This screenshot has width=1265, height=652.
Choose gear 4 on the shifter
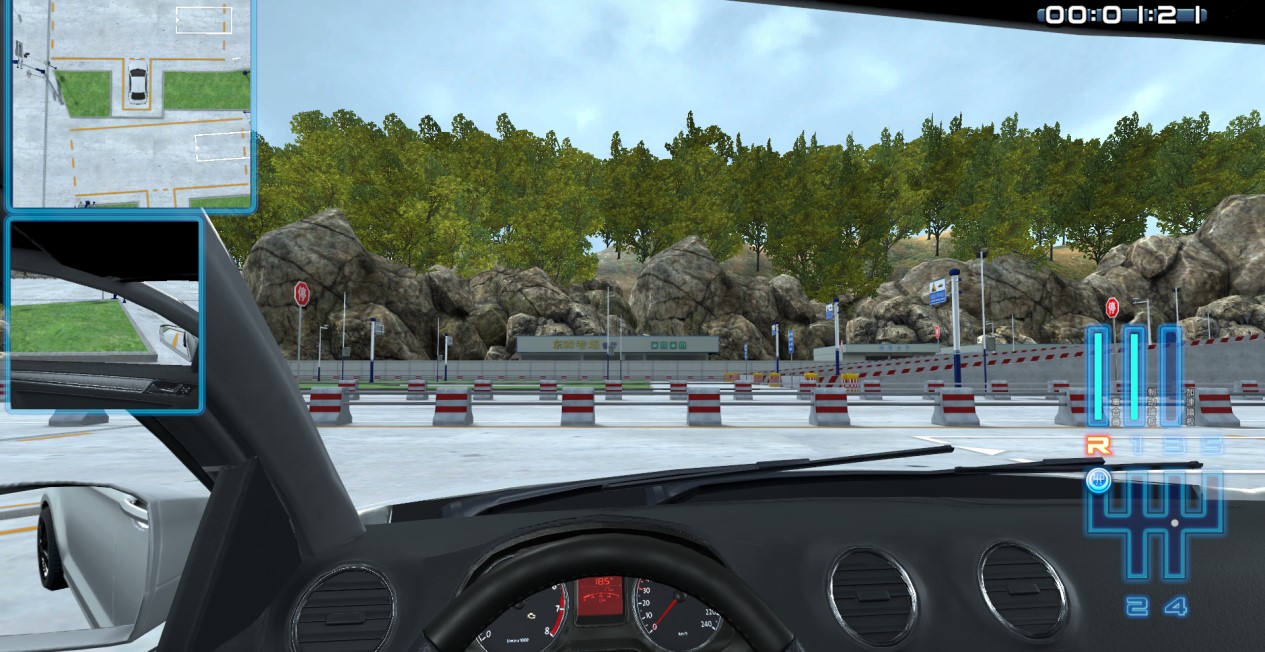coord(1175,606)
